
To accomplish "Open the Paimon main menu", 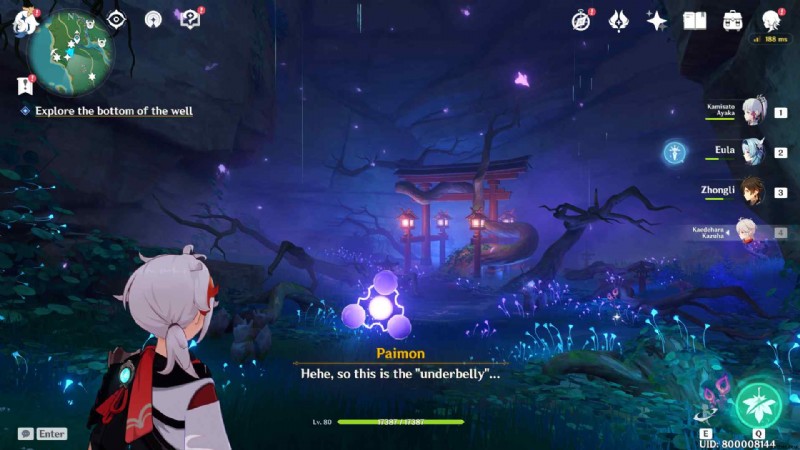I will click(x=22, y=20).
